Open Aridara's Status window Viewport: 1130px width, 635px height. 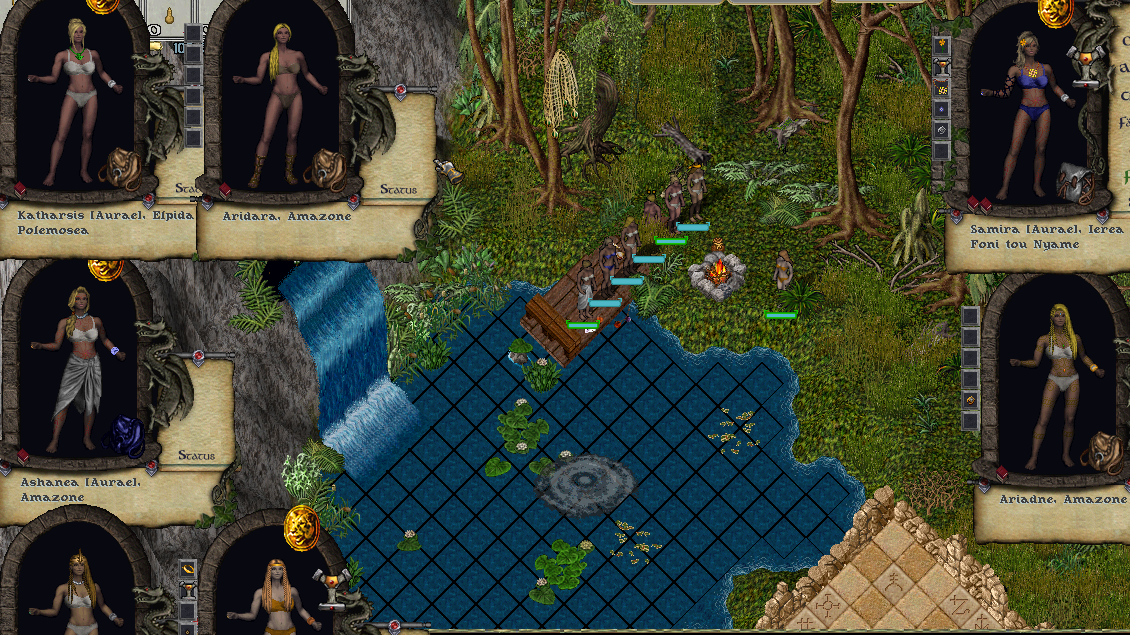point(398,189)
